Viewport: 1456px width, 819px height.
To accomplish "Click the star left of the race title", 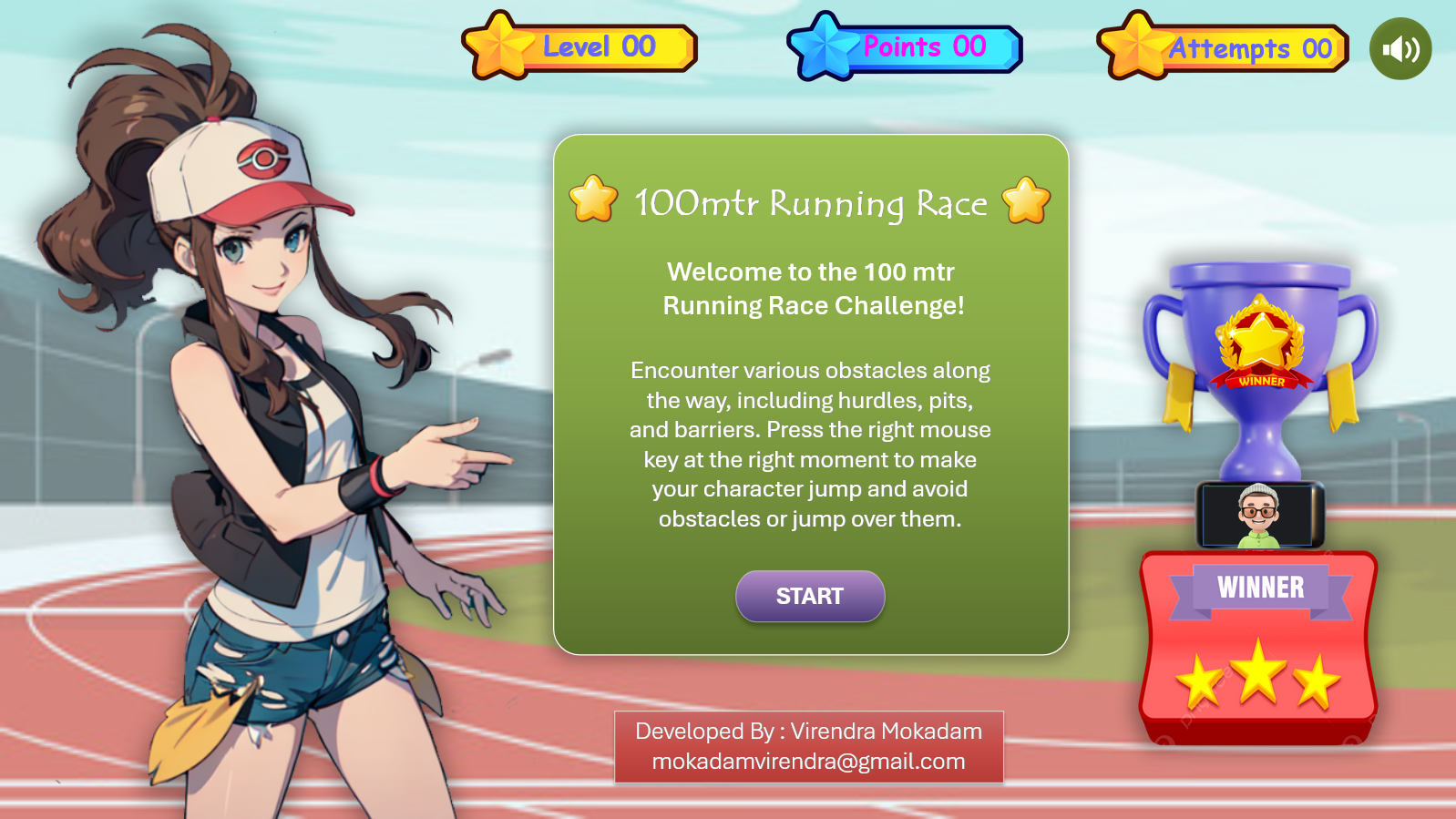I will tap(590, 202).
